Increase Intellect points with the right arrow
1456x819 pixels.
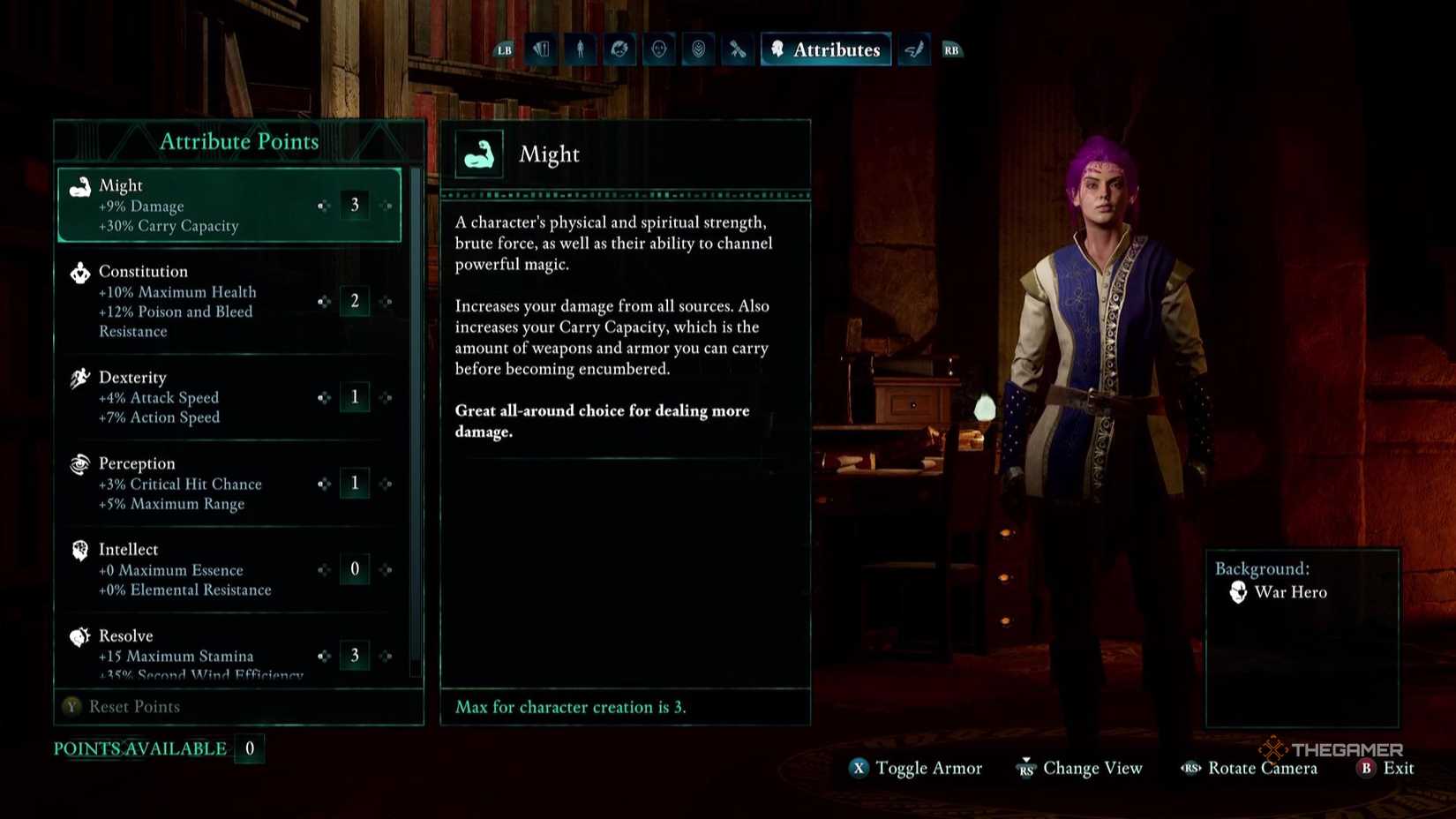click(x=387, y=570)
